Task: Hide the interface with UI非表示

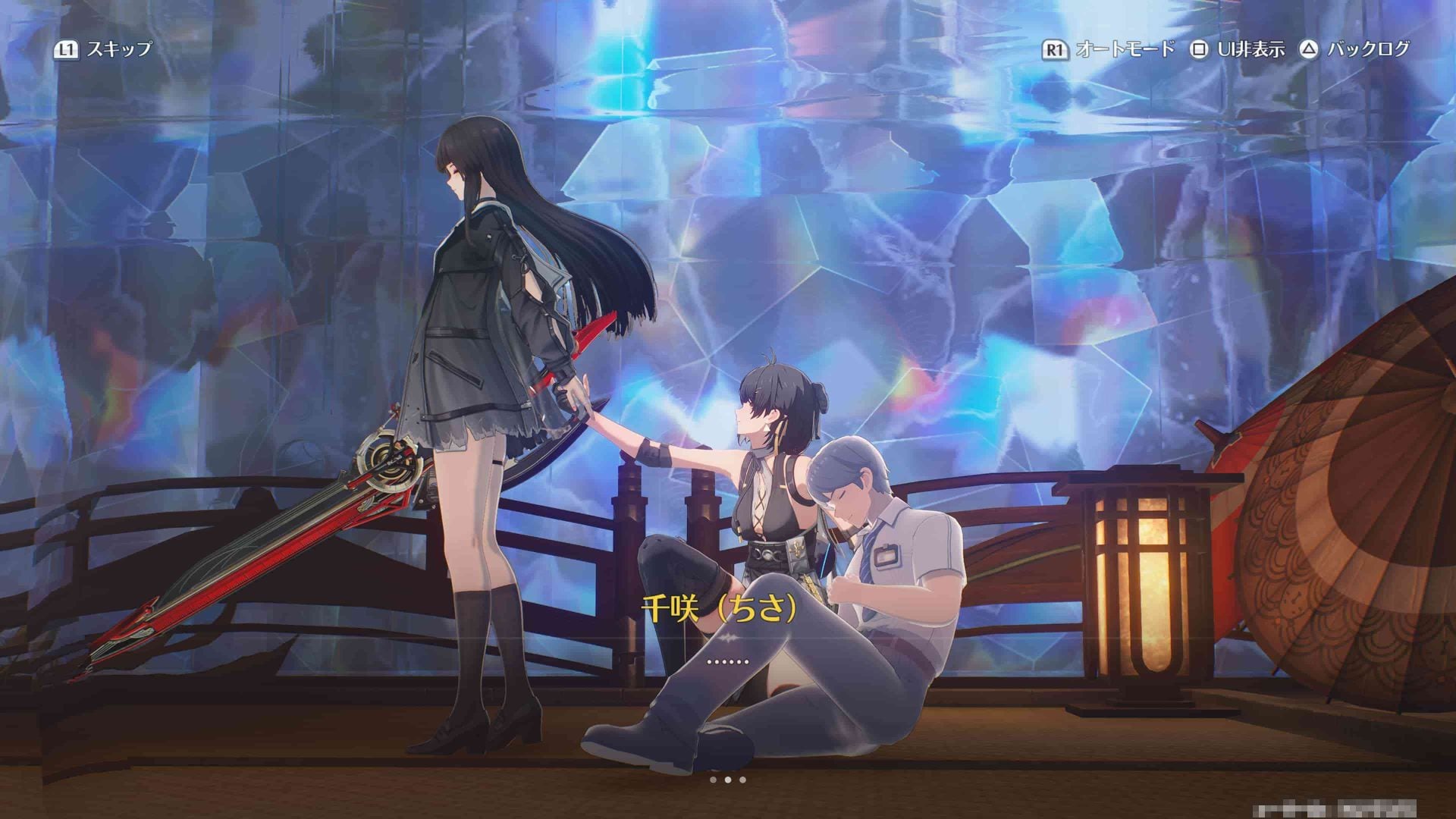Action: coord(1238,50)
